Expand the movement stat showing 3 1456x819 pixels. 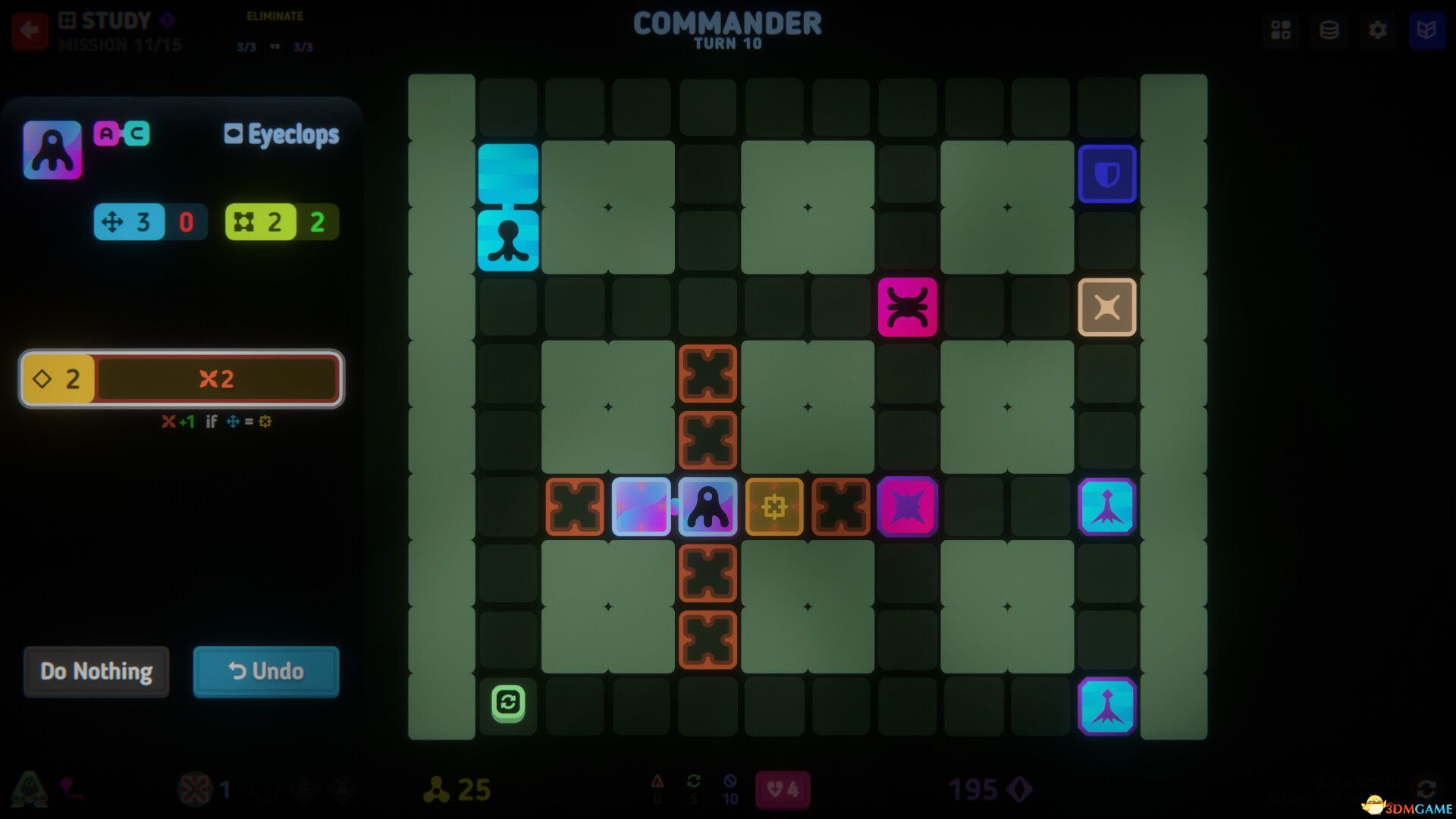tap(130, 221)
